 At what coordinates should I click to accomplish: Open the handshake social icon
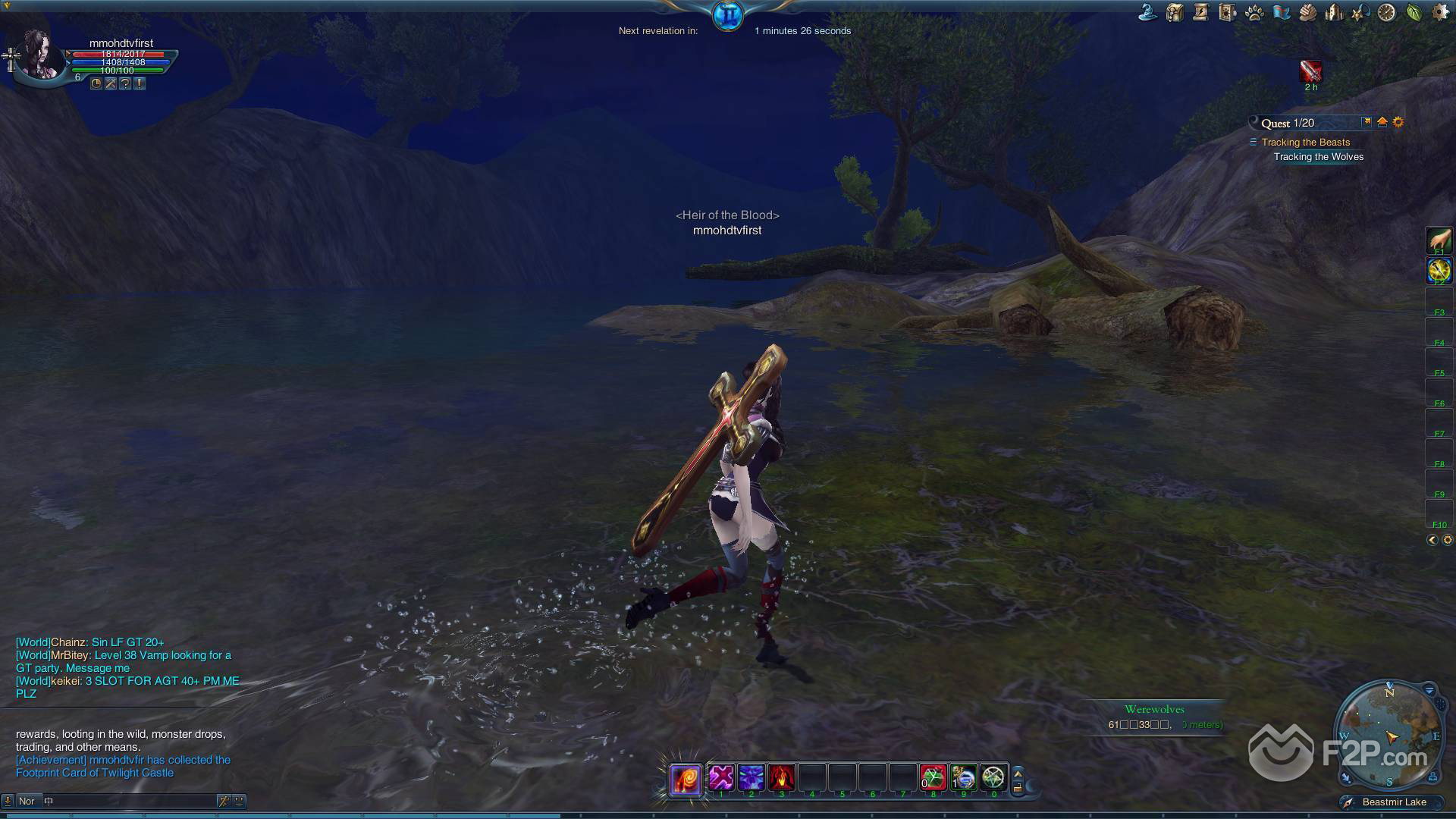coord(1307,12)
